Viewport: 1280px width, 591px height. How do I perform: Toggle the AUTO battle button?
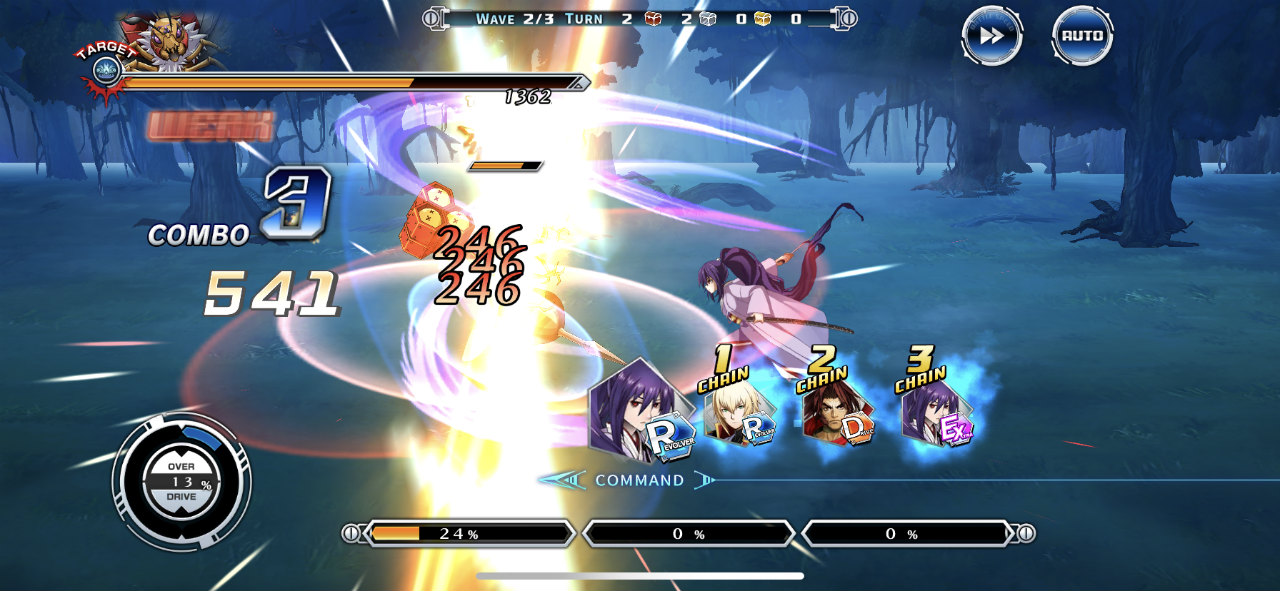1082,36
